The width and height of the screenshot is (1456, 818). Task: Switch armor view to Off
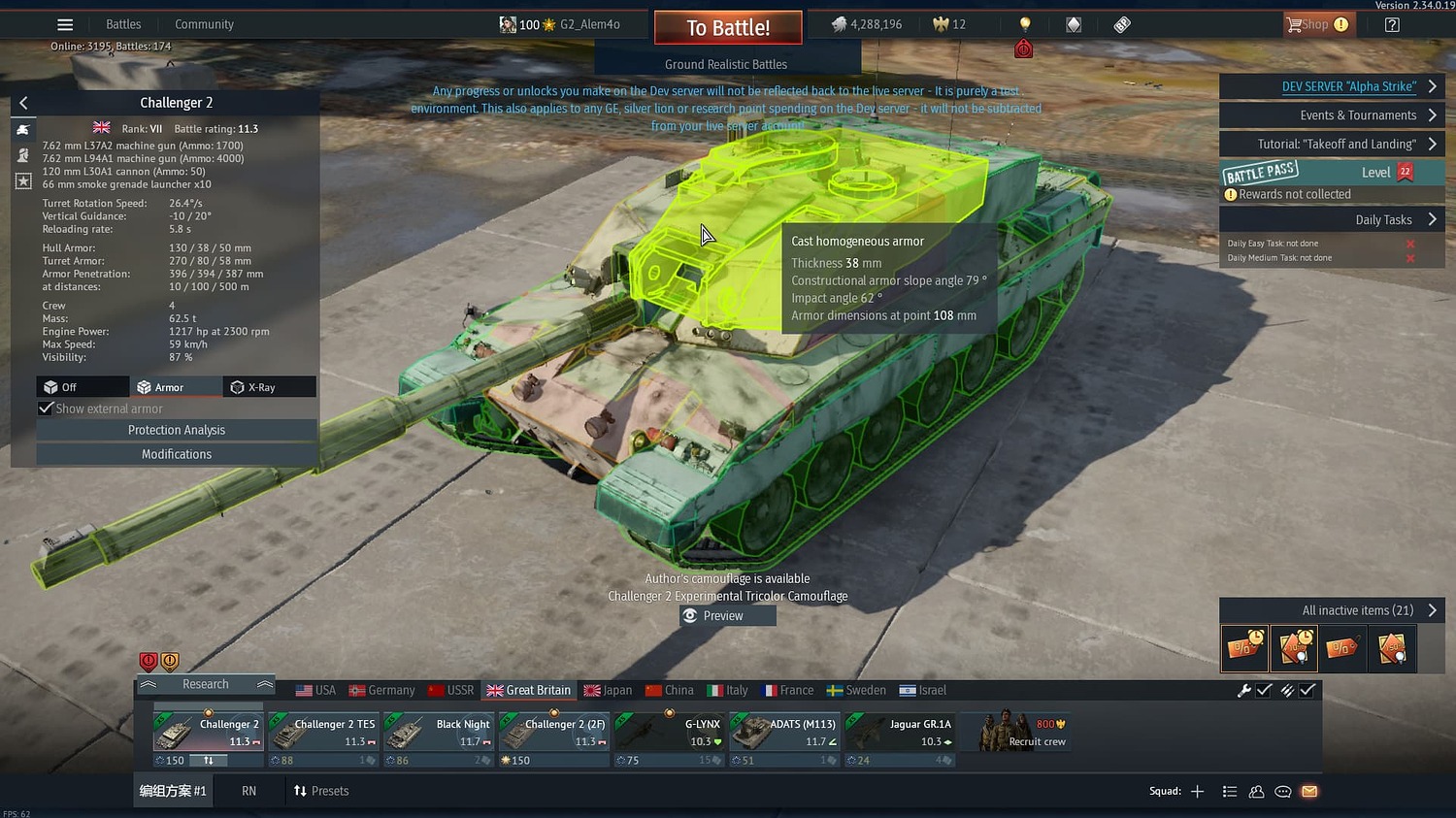click(x=82, y=386)
